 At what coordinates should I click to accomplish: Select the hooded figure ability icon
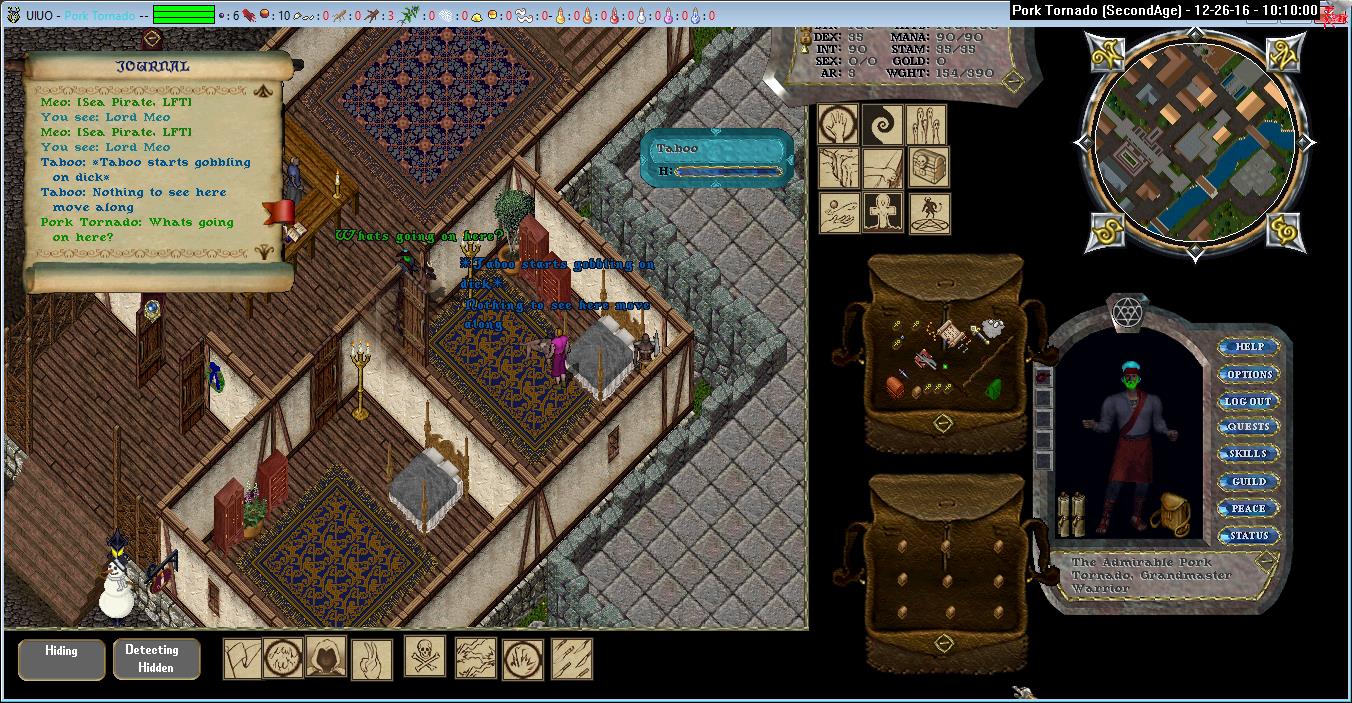[x=326, y=656]
